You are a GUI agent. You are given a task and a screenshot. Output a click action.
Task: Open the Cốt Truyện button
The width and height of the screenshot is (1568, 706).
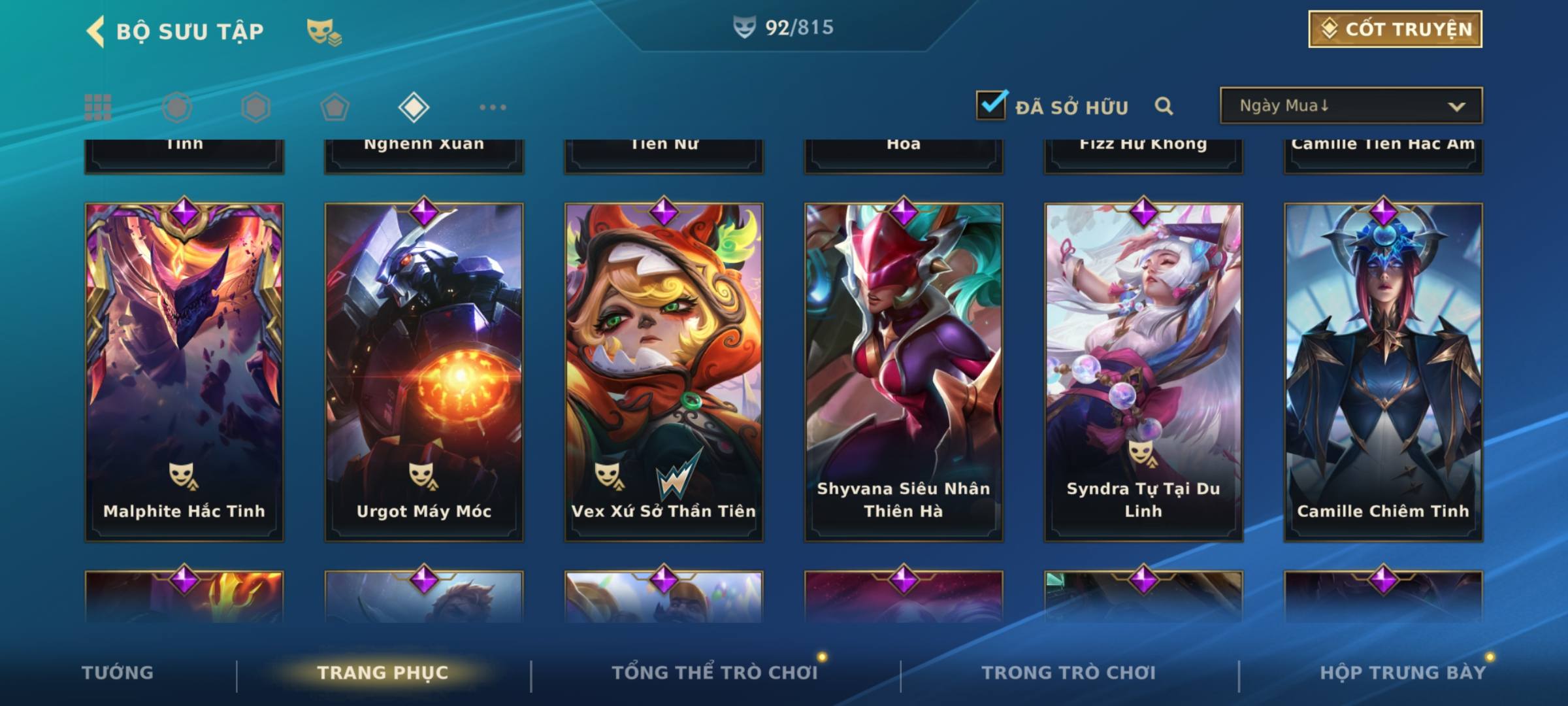tap(1395, 29)
